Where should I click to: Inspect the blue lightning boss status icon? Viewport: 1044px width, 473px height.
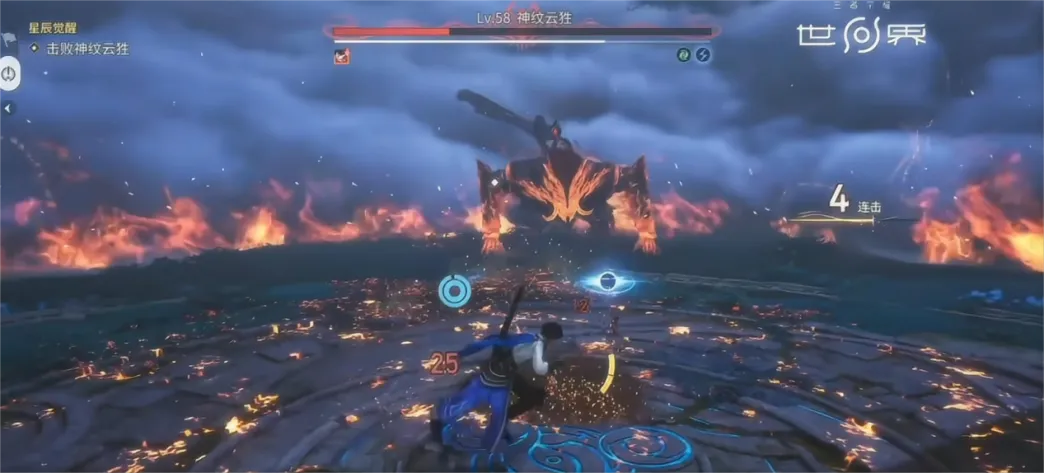703,55
